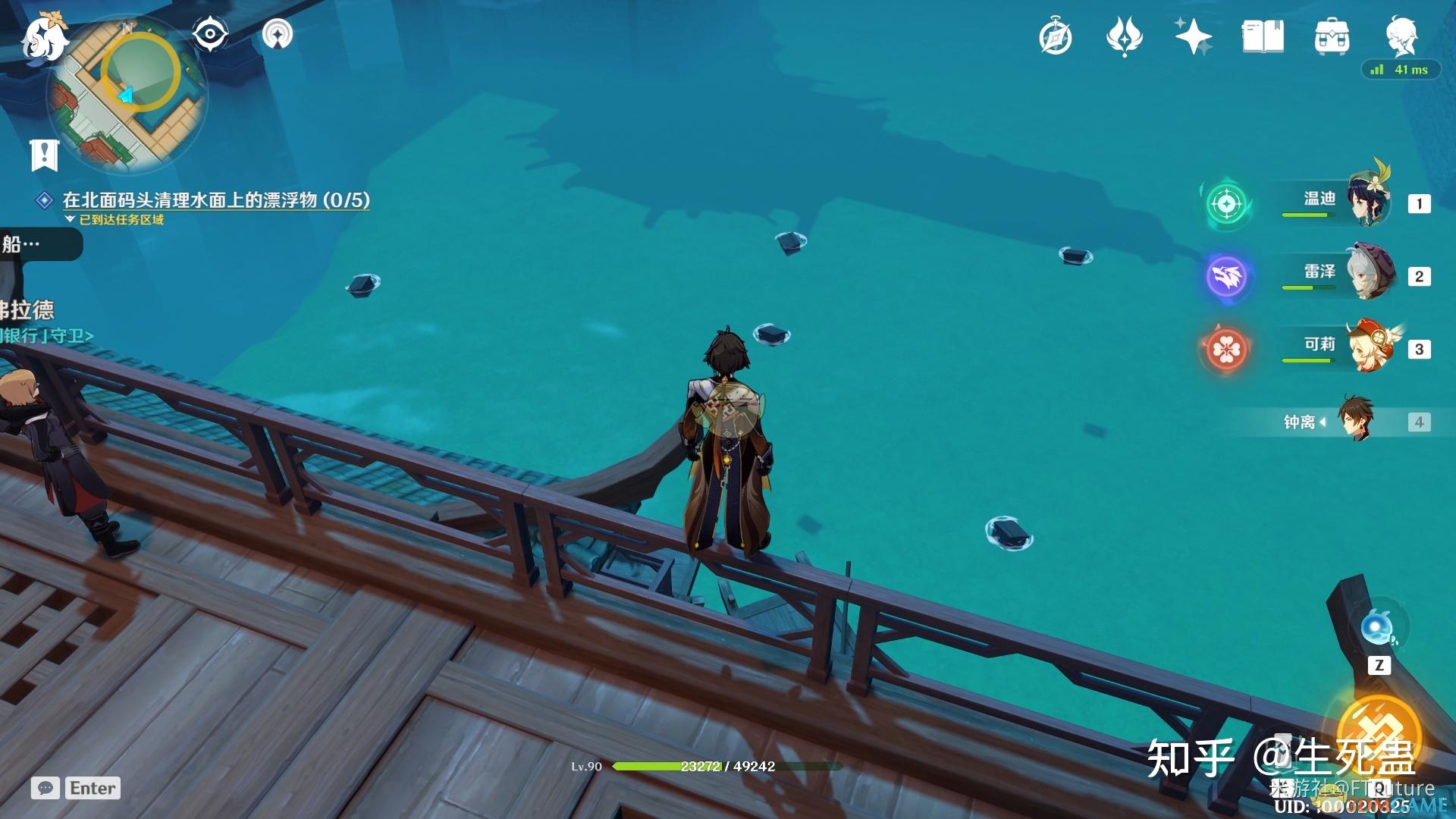This screenshot has height=819, width=1456.
Task: Open the adventure book icon
Action: (1263, 37)
